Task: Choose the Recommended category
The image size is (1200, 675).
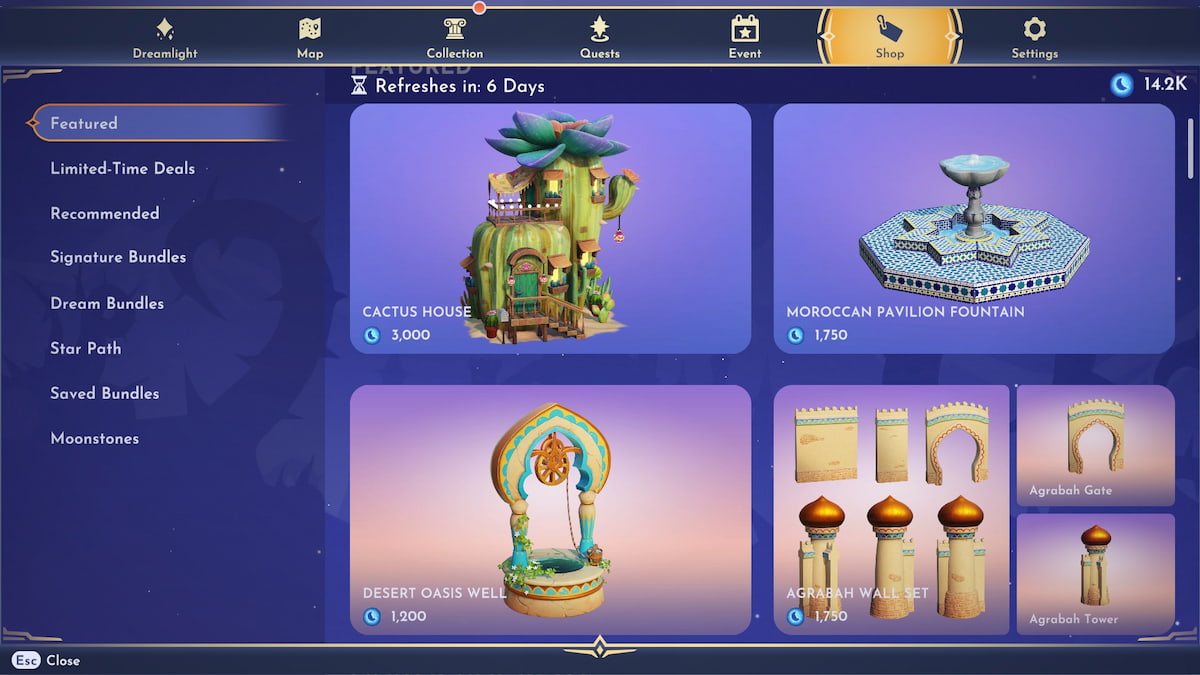Action: click(105, 213)
